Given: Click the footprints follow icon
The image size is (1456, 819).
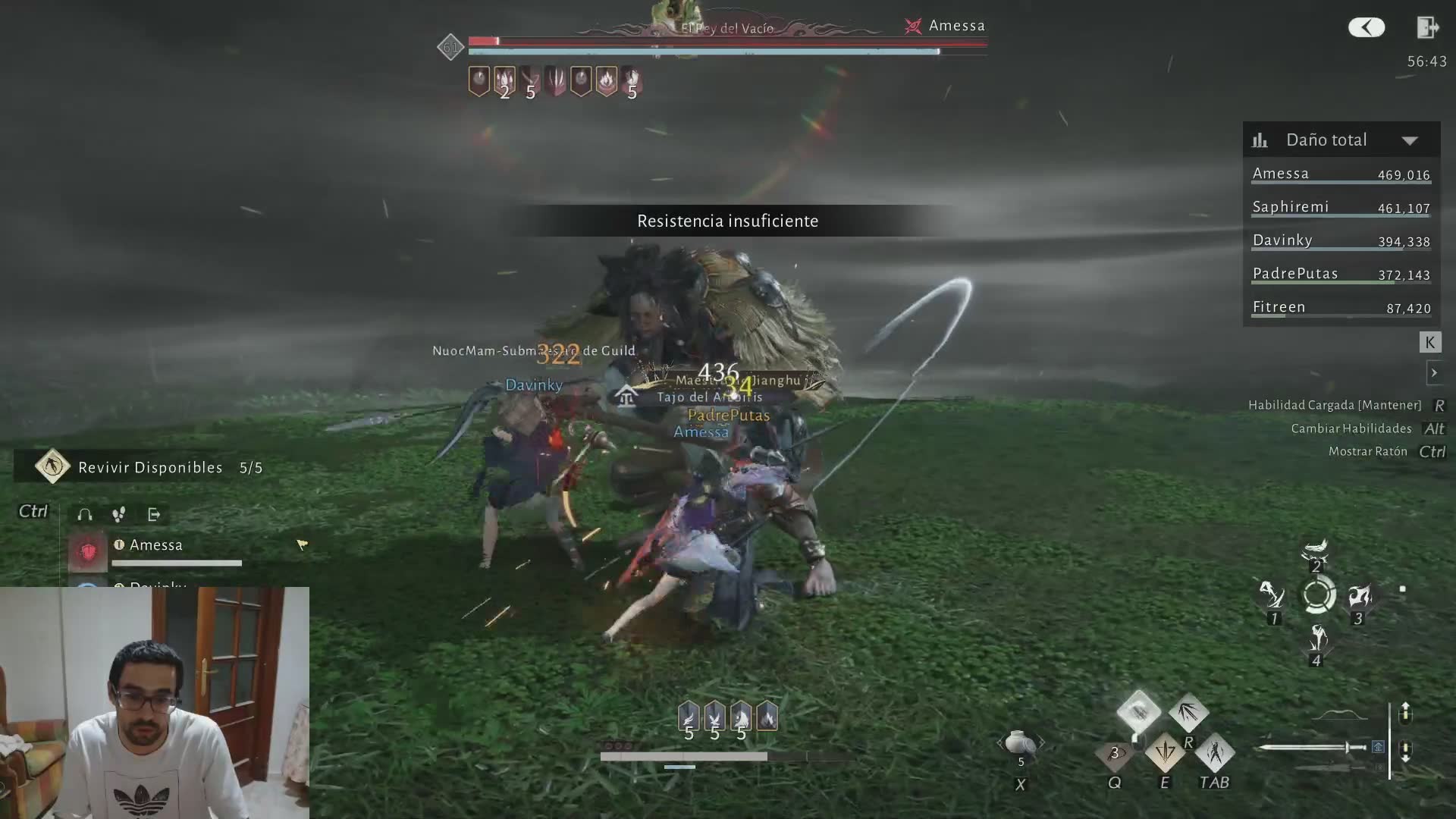Looking at the screenshot, I should pyautogui.click(x=119, y=515).
